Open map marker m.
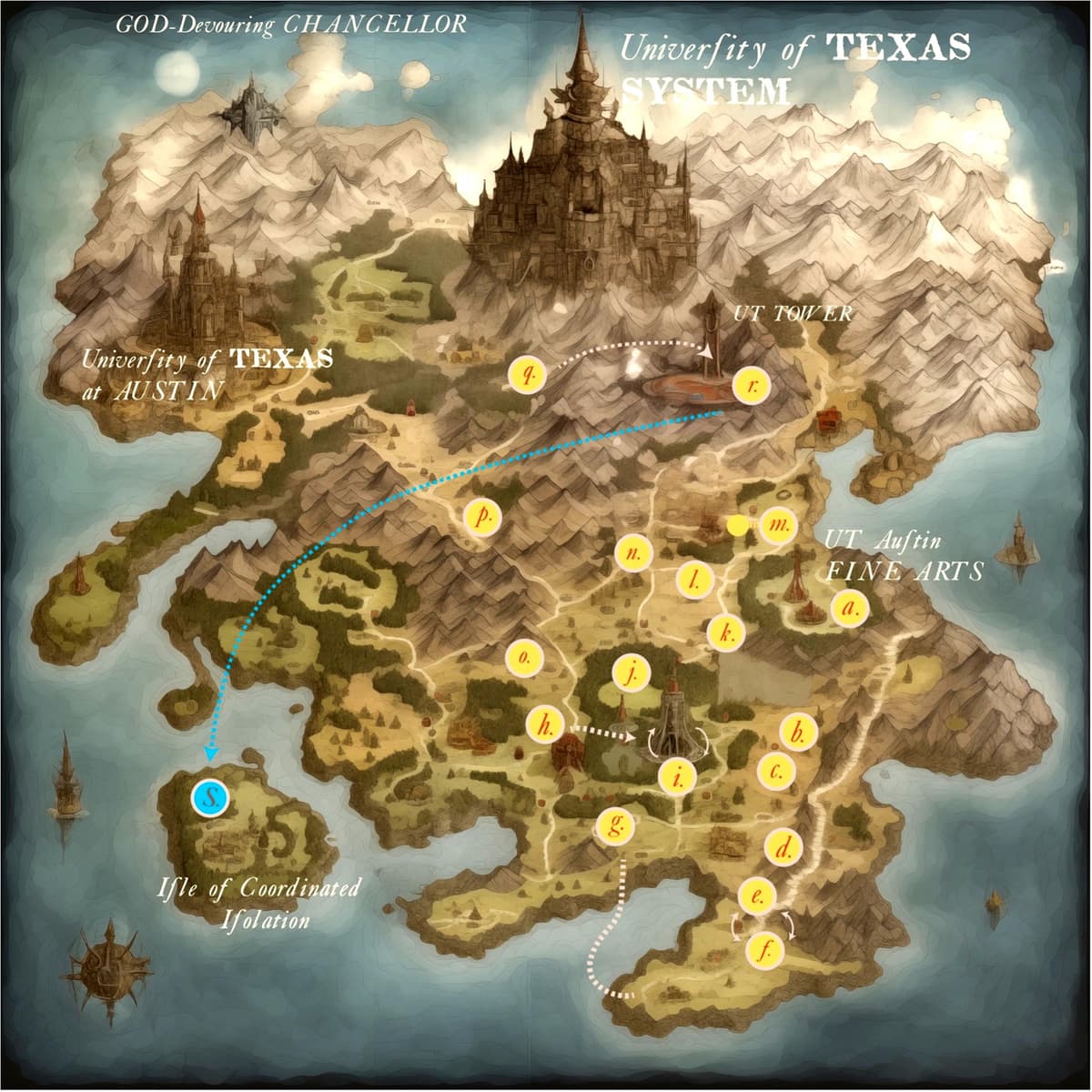The width and height of the screenshot is (1092, 1092). 778,525
